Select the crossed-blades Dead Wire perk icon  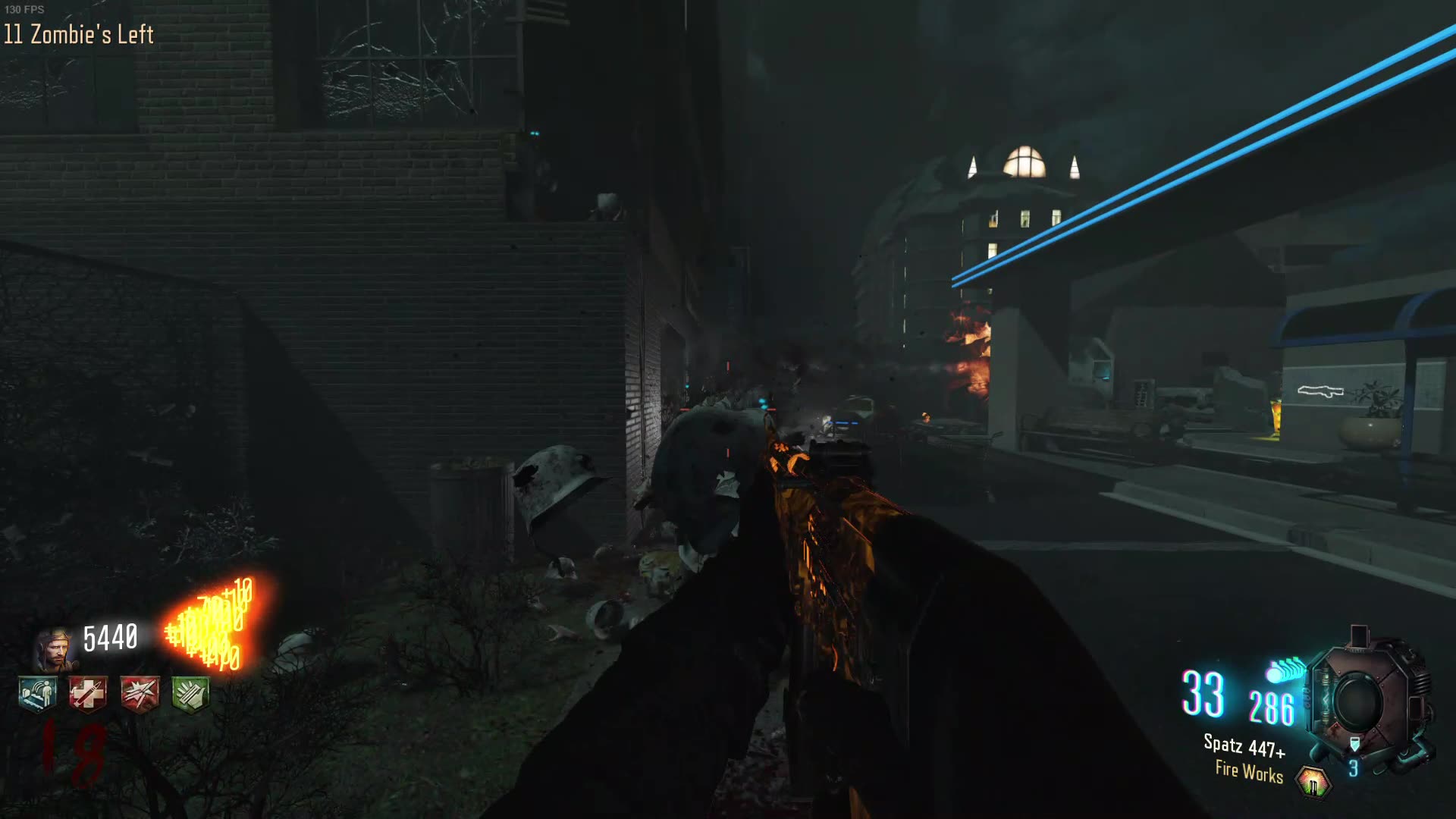[141, 692]
